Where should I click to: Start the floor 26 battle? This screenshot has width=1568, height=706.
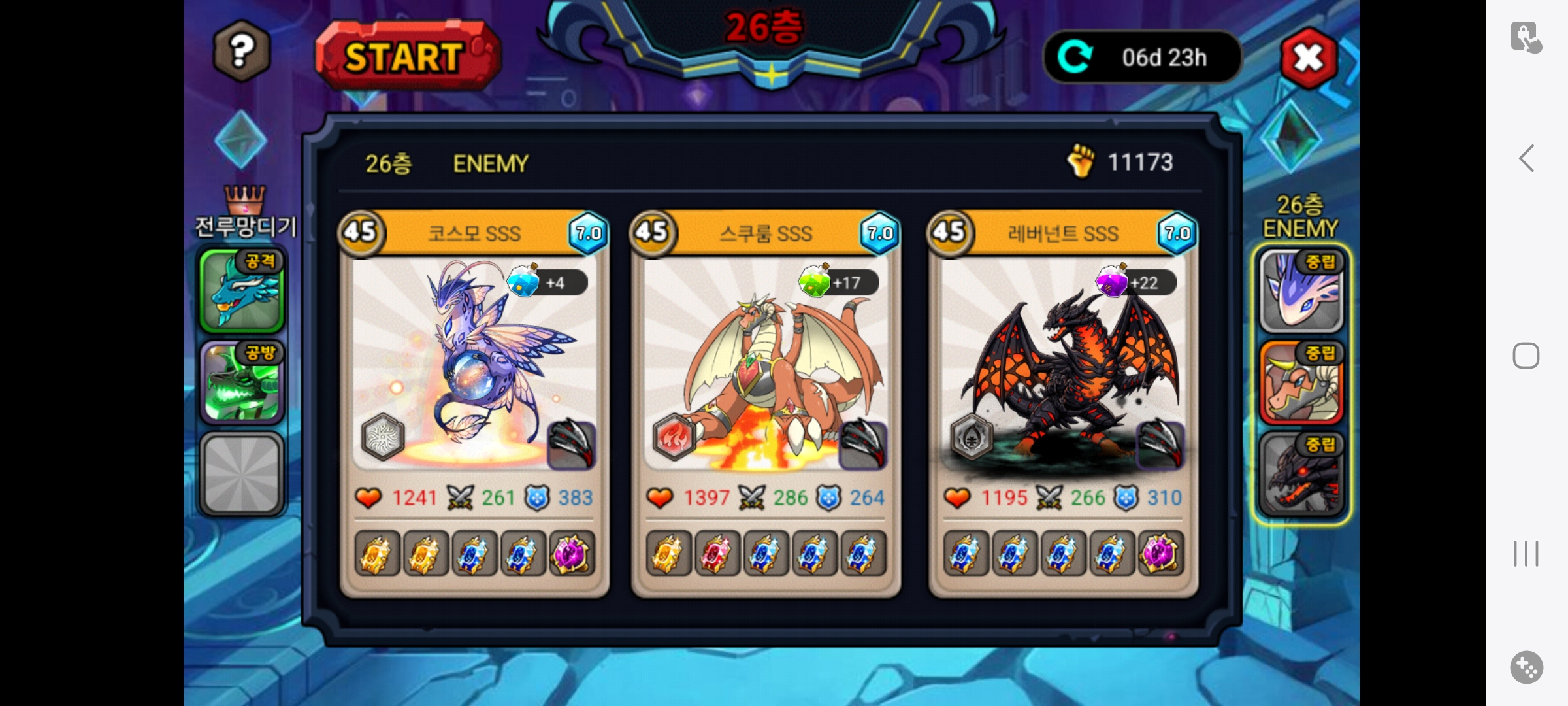pos(406,56)
